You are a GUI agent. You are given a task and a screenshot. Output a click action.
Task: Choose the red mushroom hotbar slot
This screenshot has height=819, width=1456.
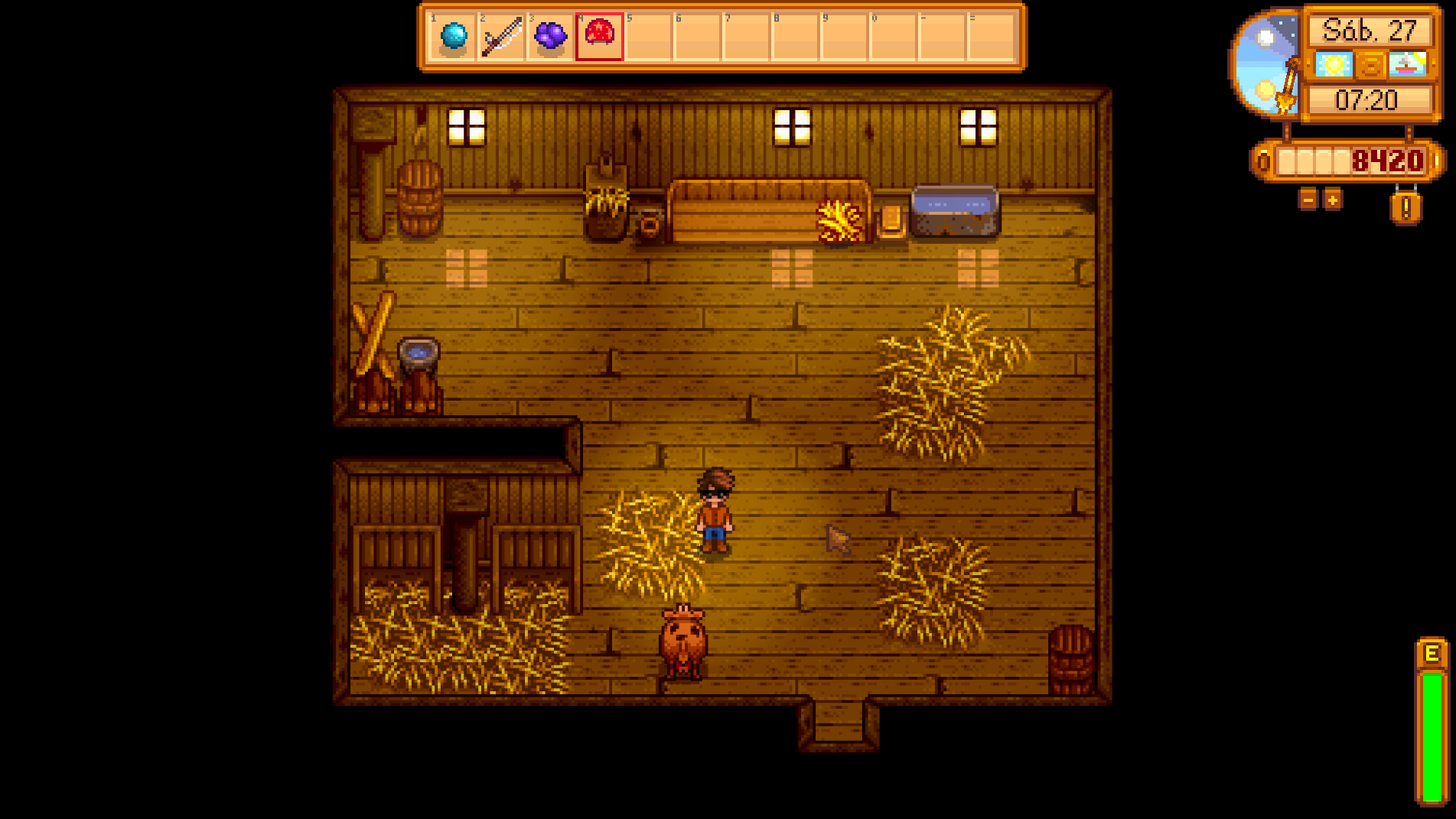tap(599, 36)
